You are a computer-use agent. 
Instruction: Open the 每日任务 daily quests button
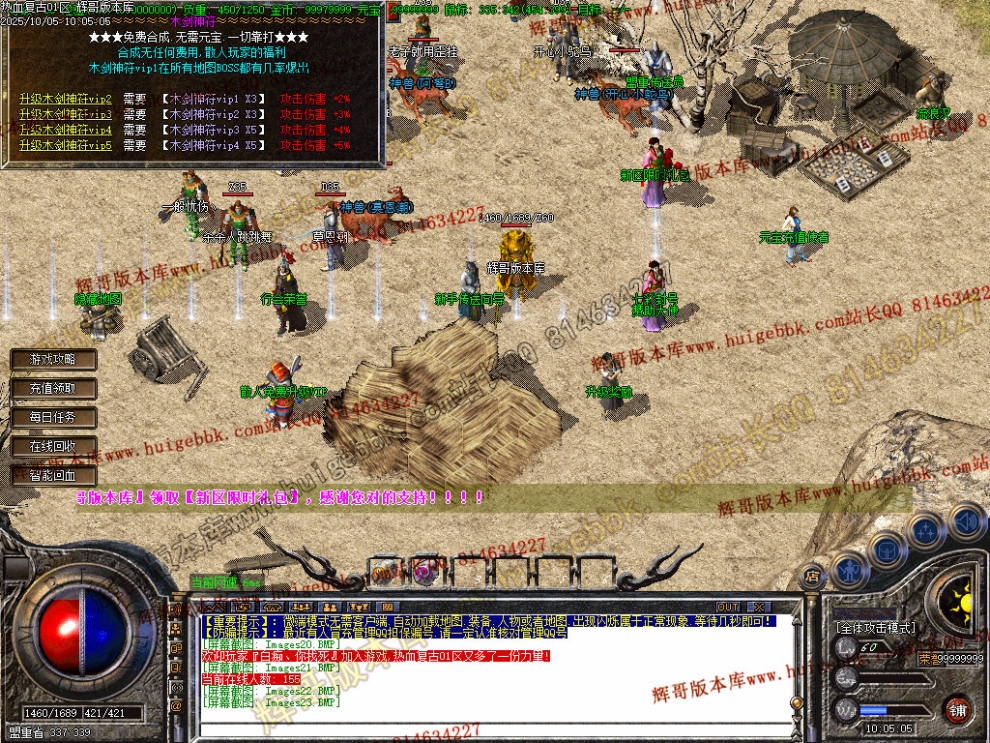tap(52, 417)
